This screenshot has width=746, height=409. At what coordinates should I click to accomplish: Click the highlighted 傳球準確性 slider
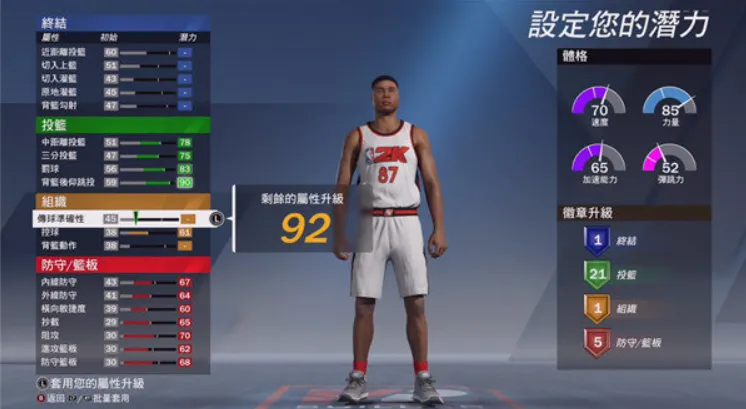150,218
